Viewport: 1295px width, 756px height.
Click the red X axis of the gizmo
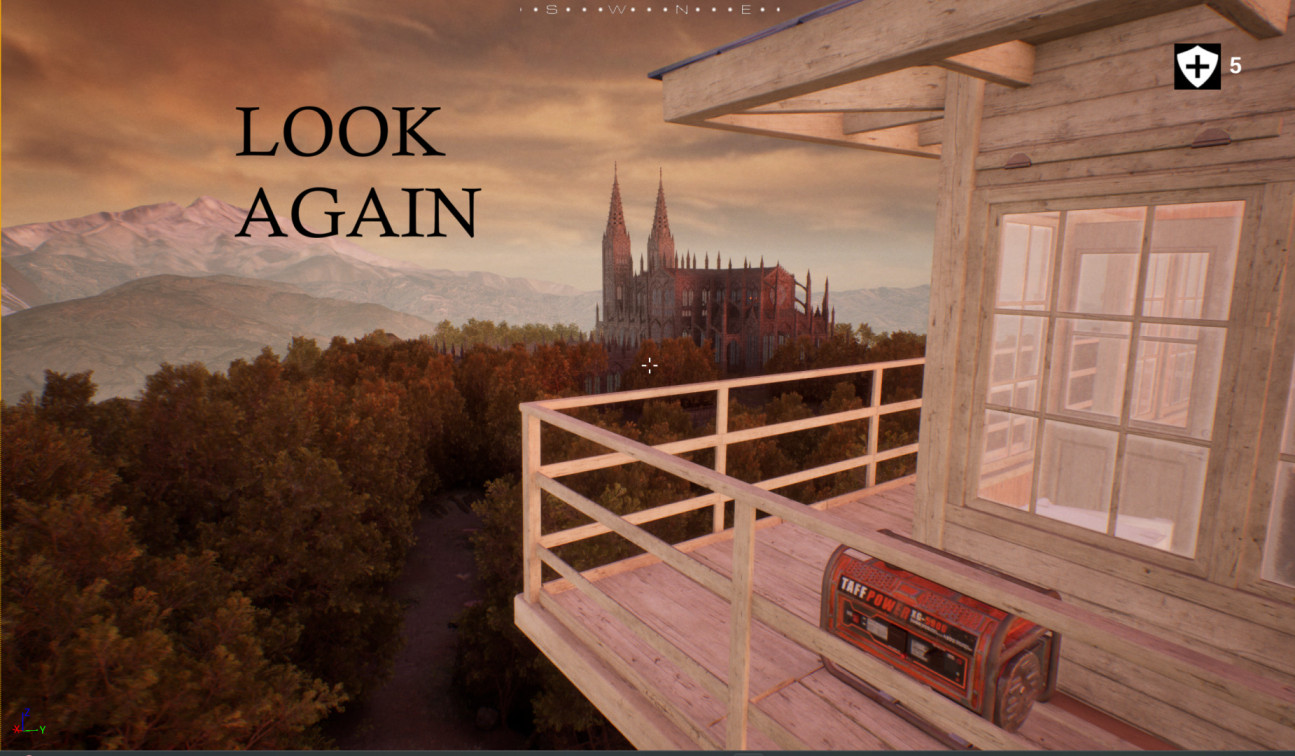pyautogui.click(x=17, y=730)
